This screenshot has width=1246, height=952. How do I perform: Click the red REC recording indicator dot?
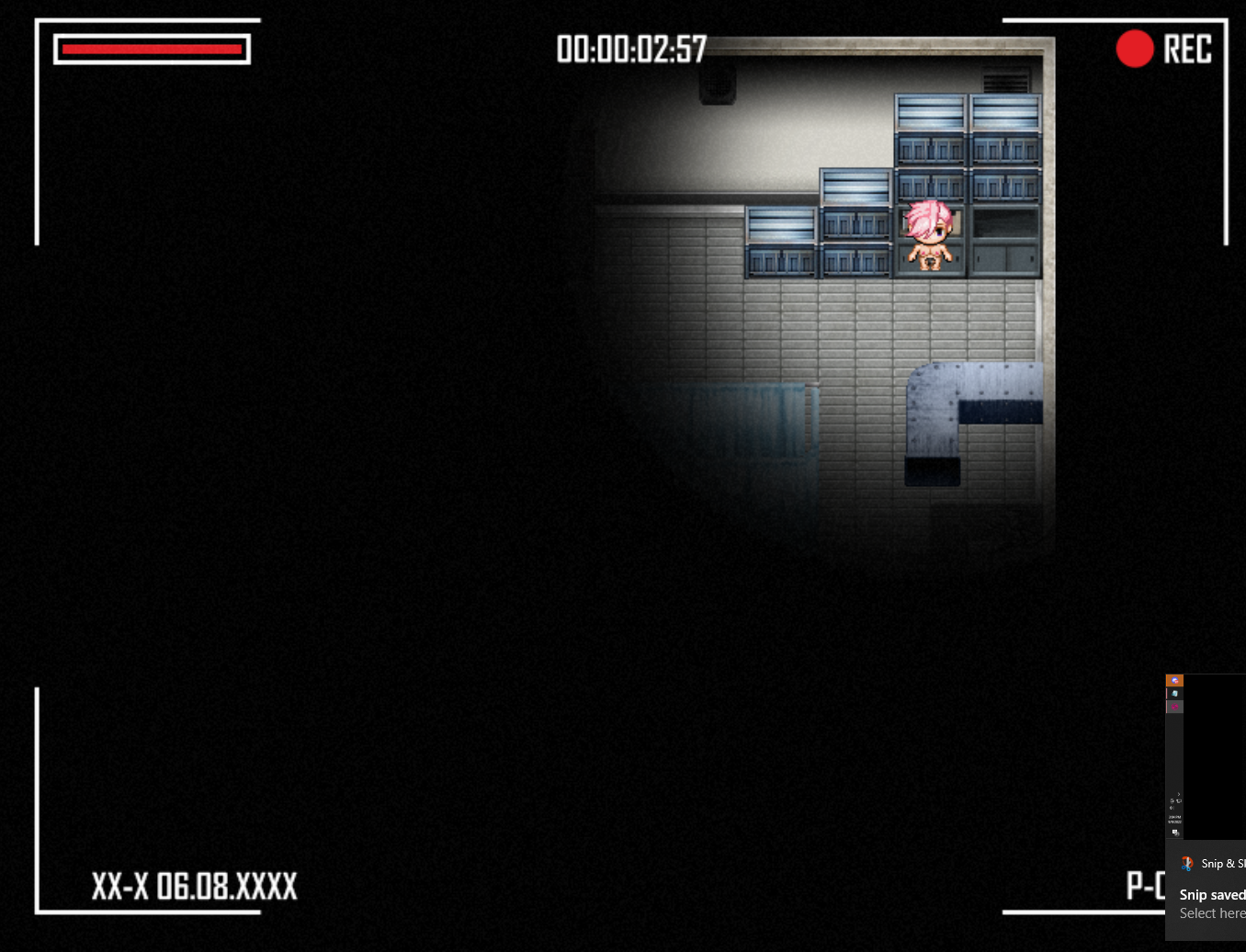pyautogui.click(x=1134, y=48)
